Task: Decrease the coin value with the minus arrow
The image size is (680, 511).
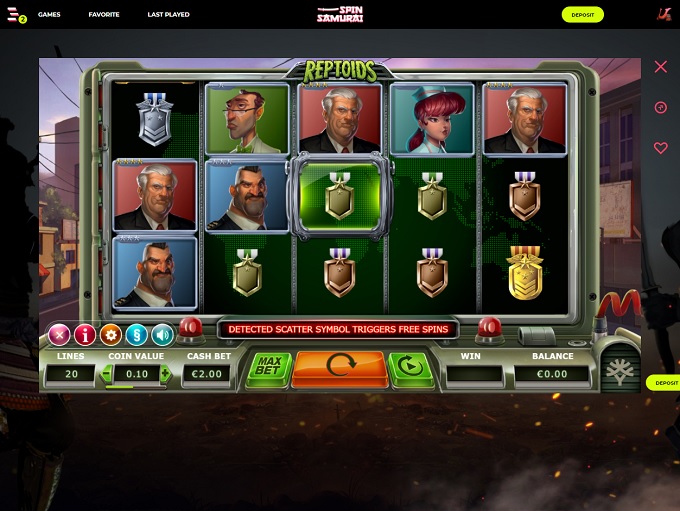Action: click(x=108, y=373)
